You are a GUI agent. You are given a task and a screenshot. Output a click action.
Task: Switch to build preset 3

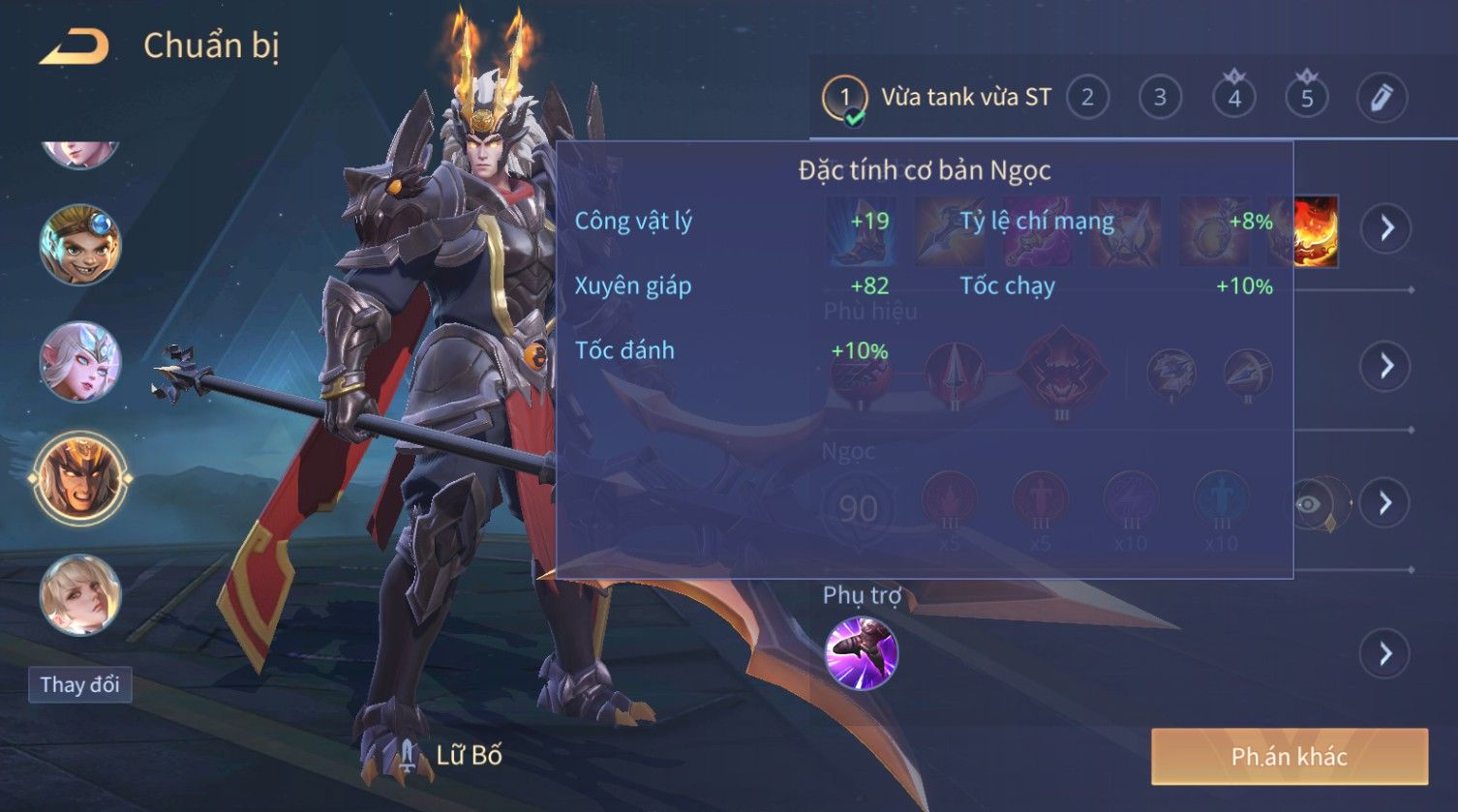pyautogui.click(x=1160, y=98)
